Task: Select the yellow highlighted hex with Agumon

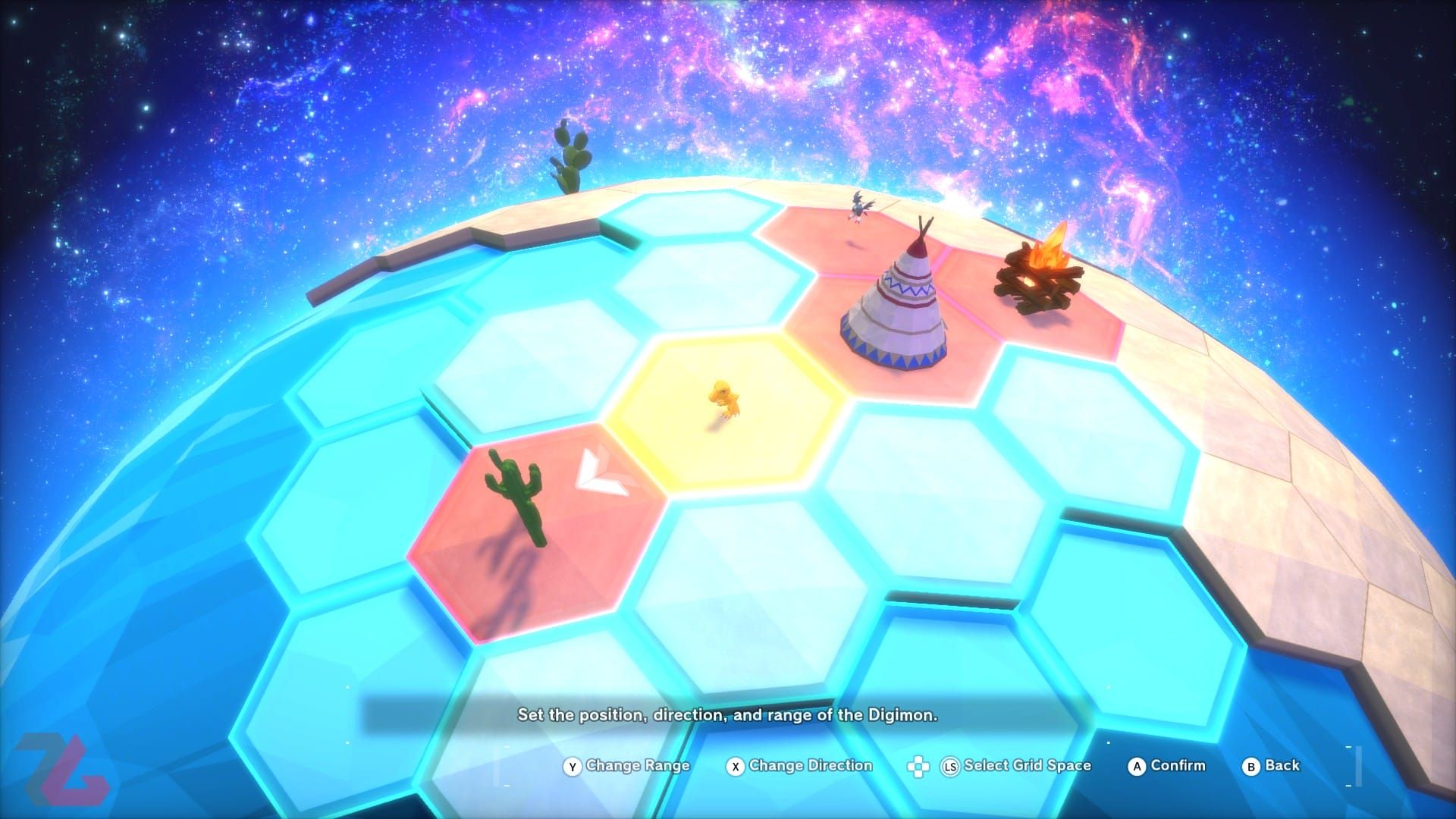Action: (x=724, y=409)
